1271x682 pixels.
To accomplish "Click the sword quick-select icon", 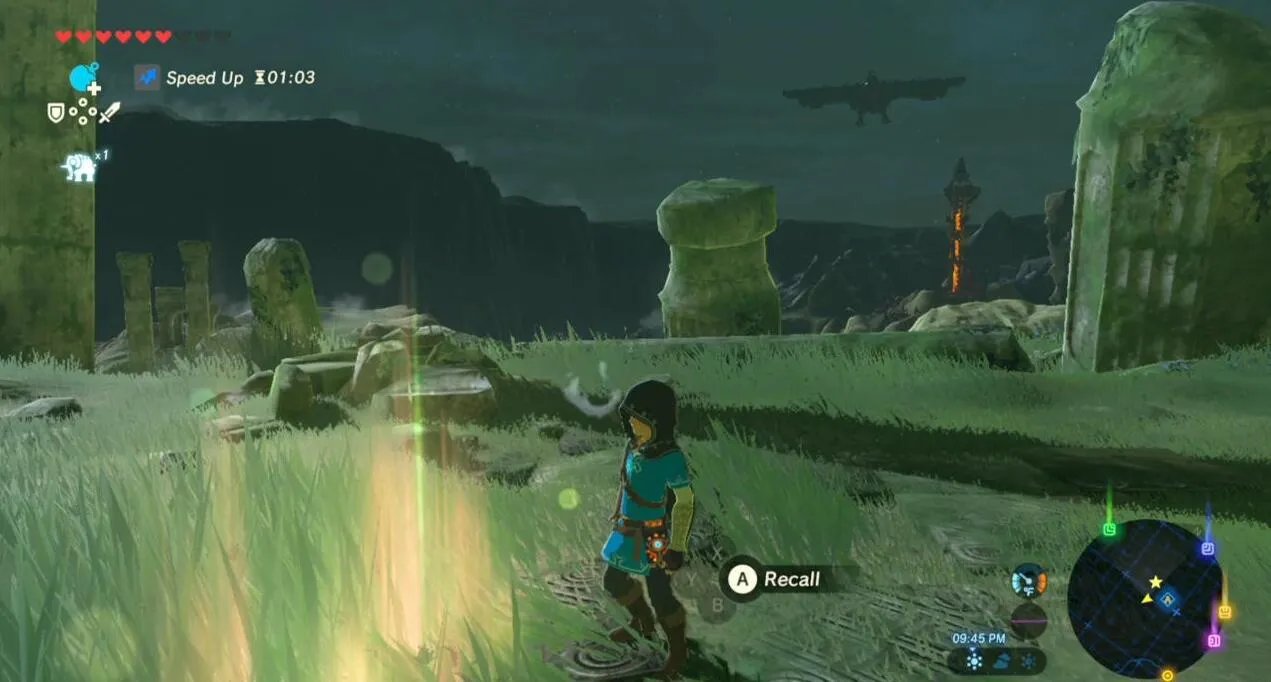I will pyautogui.click(x=109, y=112).
